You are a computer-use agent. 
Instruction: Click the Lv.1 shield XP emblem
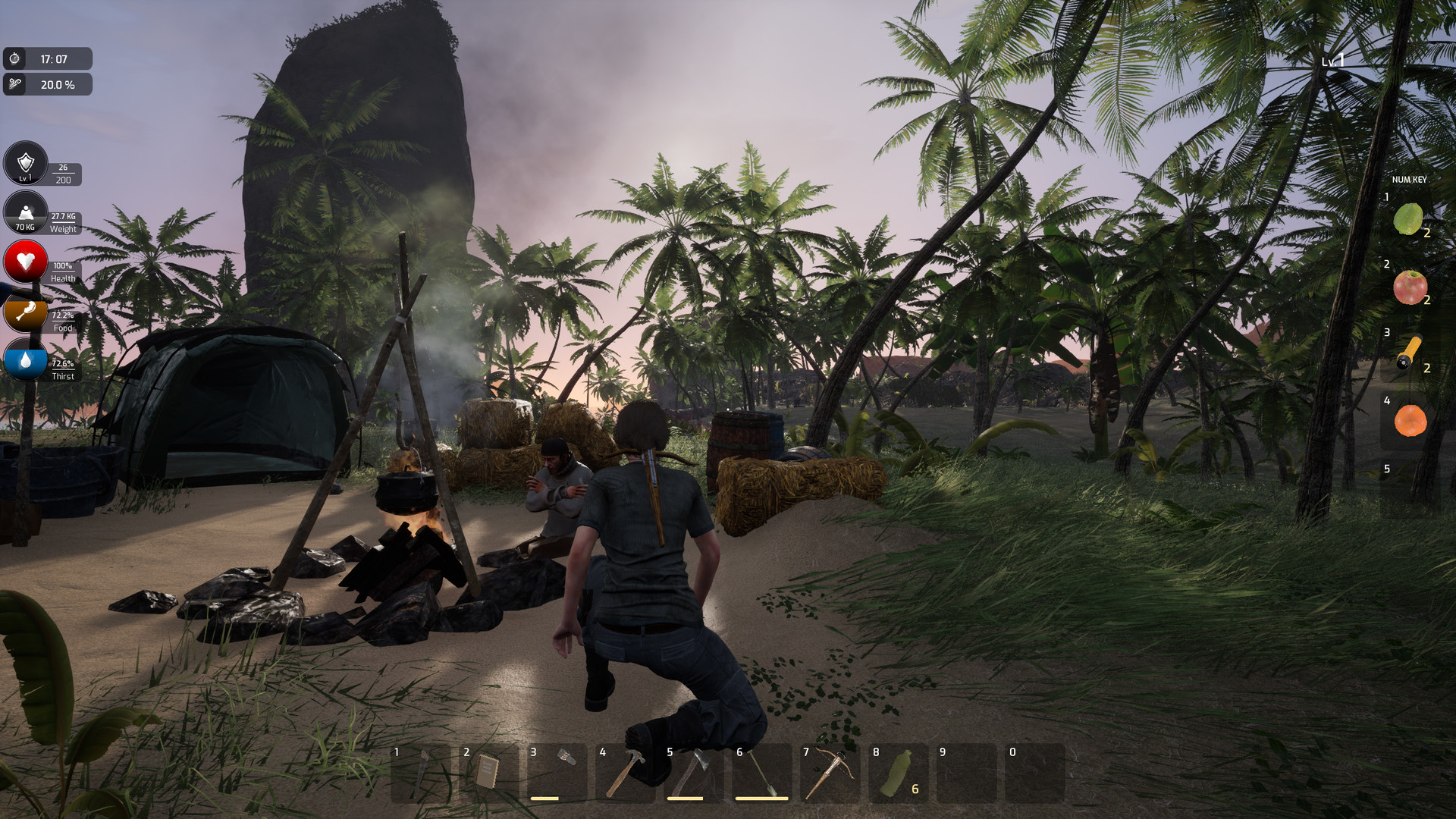coord(25,164)
